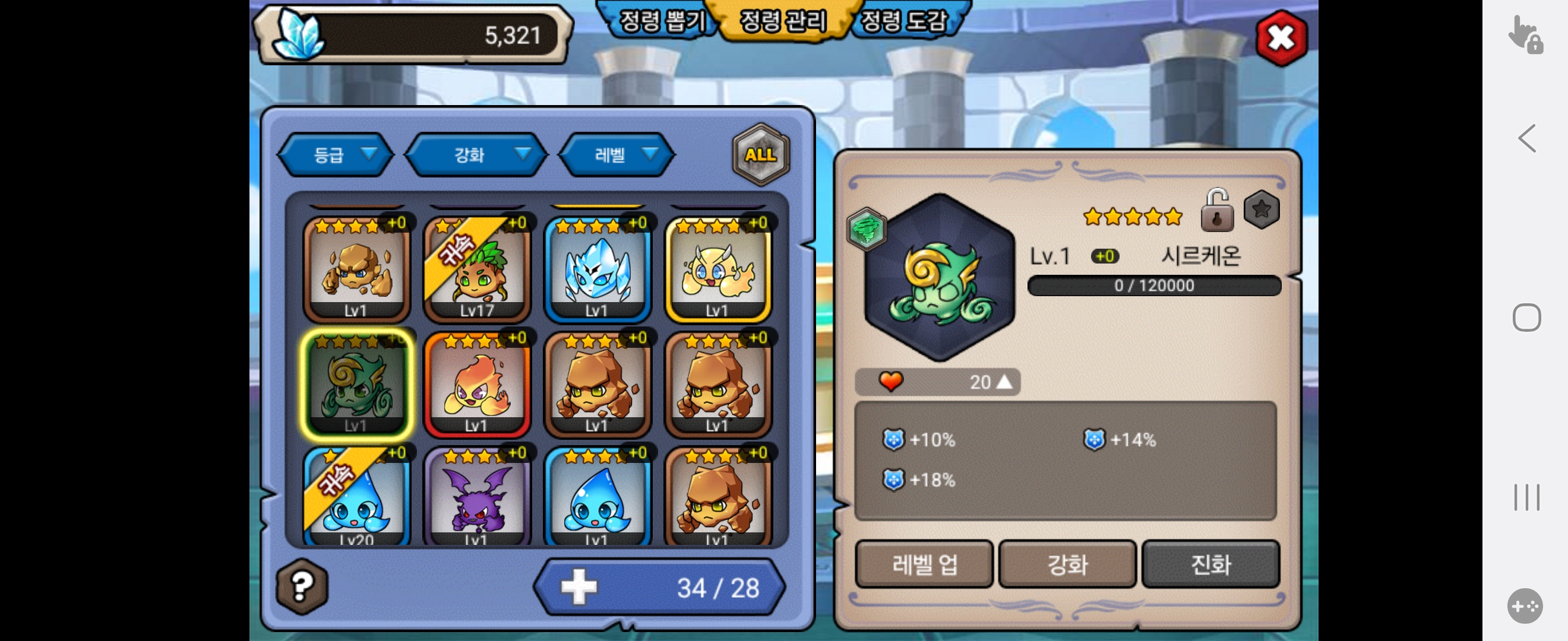Pick the fire flame spirit
Image resolution: width=1568 pixels, height=641 pixels.
(476, 385)
